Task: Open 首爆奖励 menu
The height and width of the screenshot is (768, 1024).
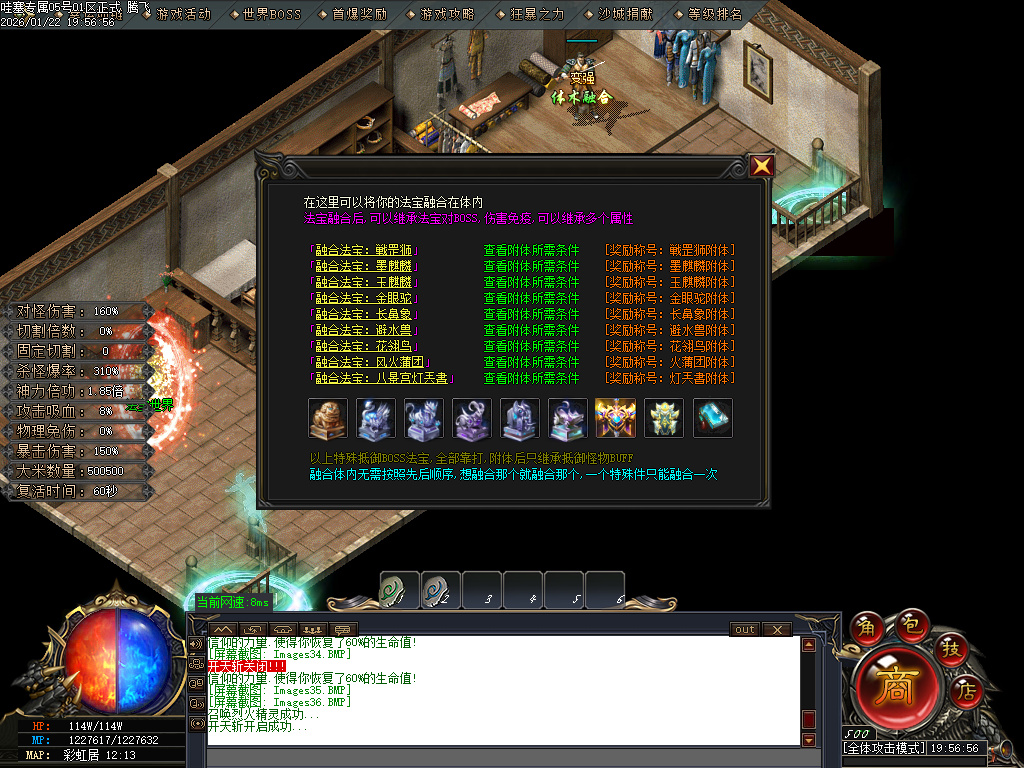Action: click(359, 14)
